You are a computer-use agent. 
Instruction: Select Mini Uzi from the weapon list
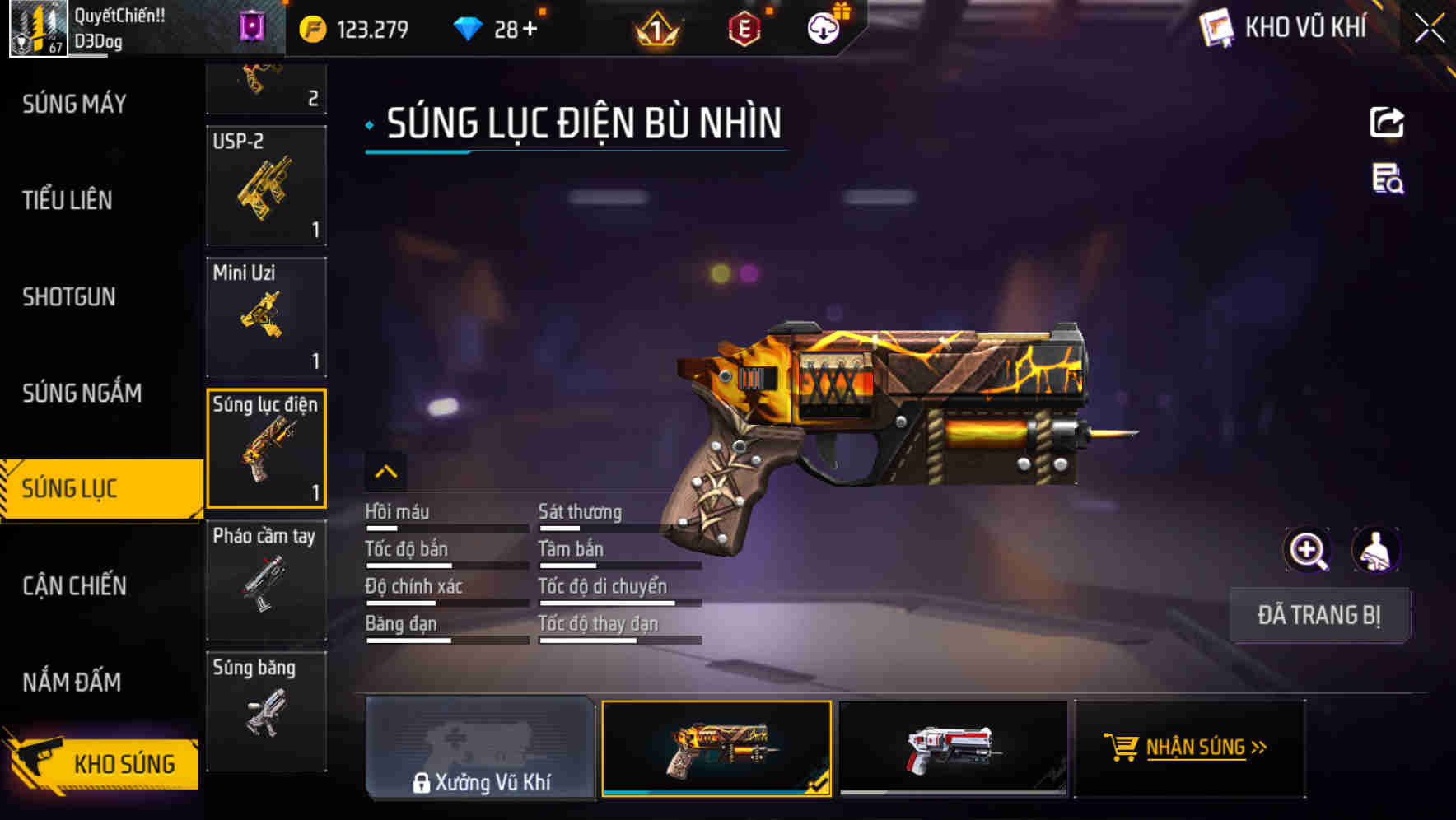[266, 317]
